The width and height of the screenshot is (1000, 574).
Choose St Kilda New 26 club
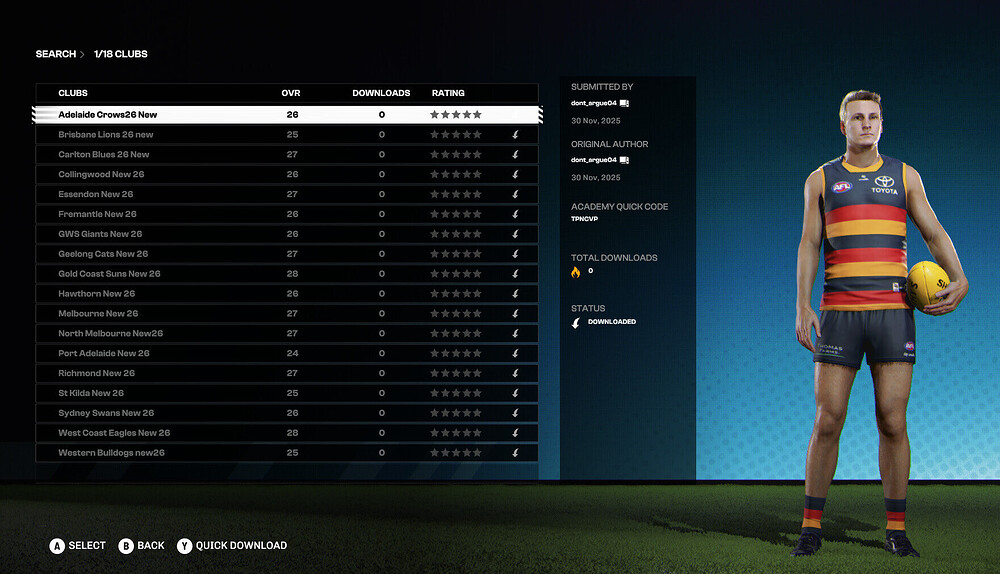click(x=91, y=393)
